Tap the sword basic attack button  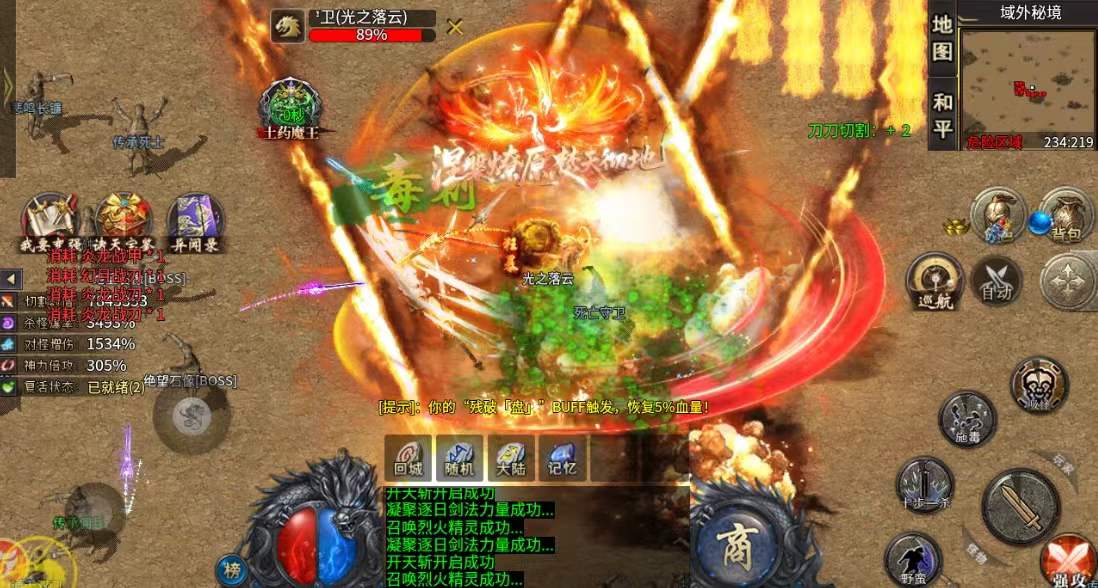tap(1020, 506)
